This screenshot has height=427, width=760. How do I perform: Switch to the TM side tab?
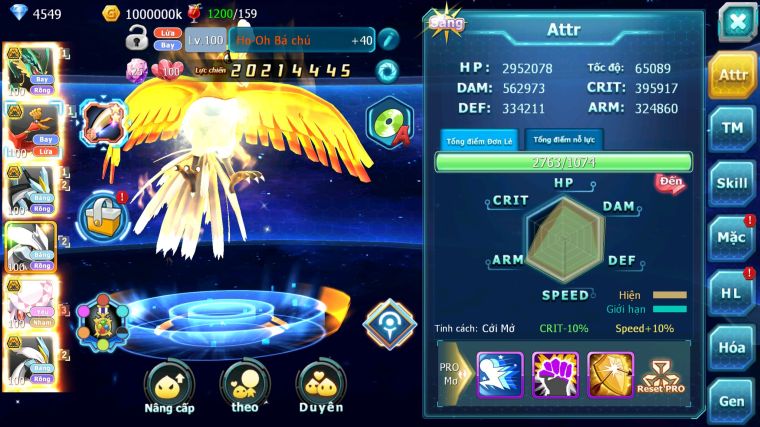click(733, 127)
